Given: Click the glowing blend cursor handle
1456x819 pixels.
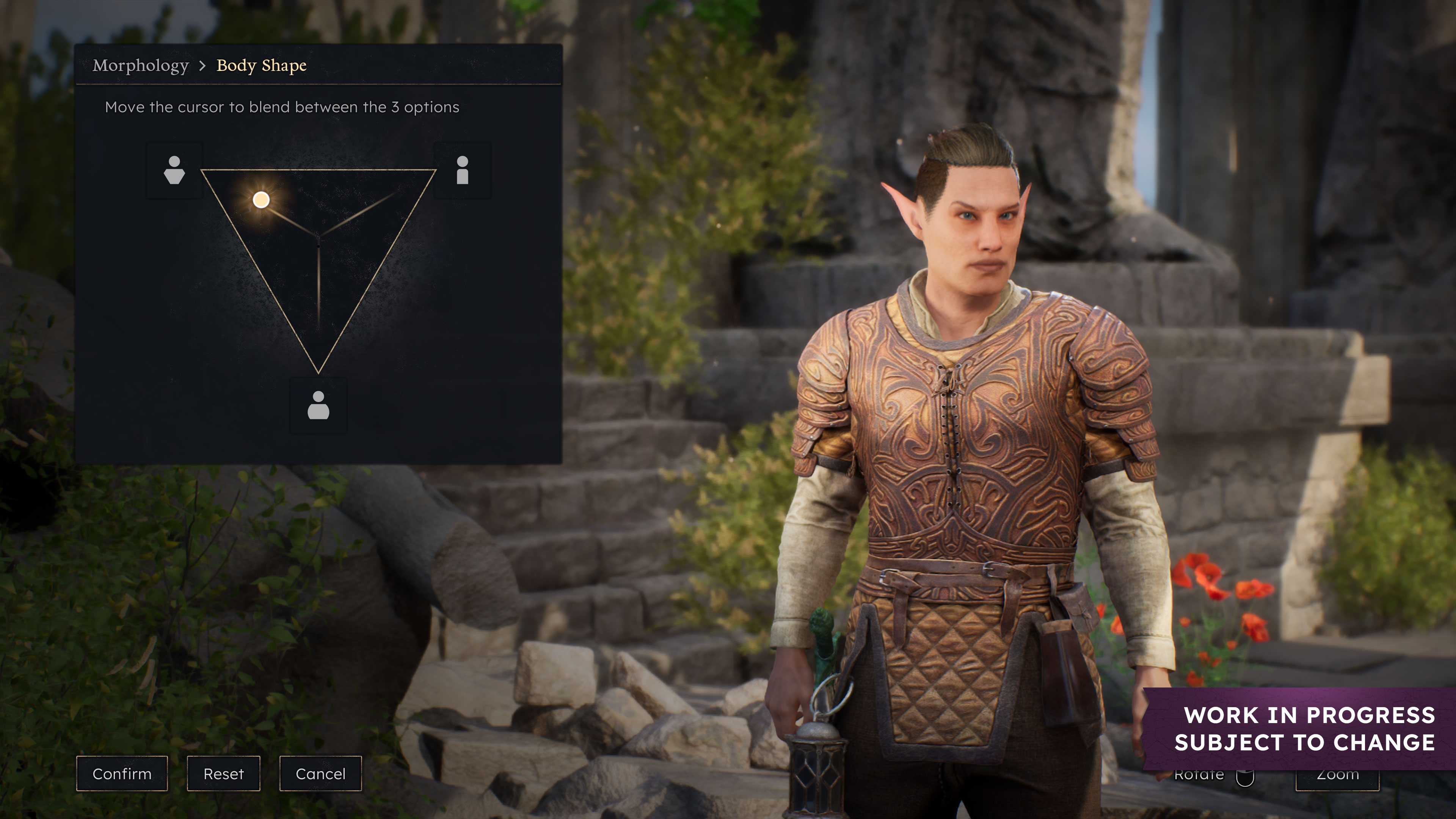Looking at the screenshot, I should pos(261,199).
